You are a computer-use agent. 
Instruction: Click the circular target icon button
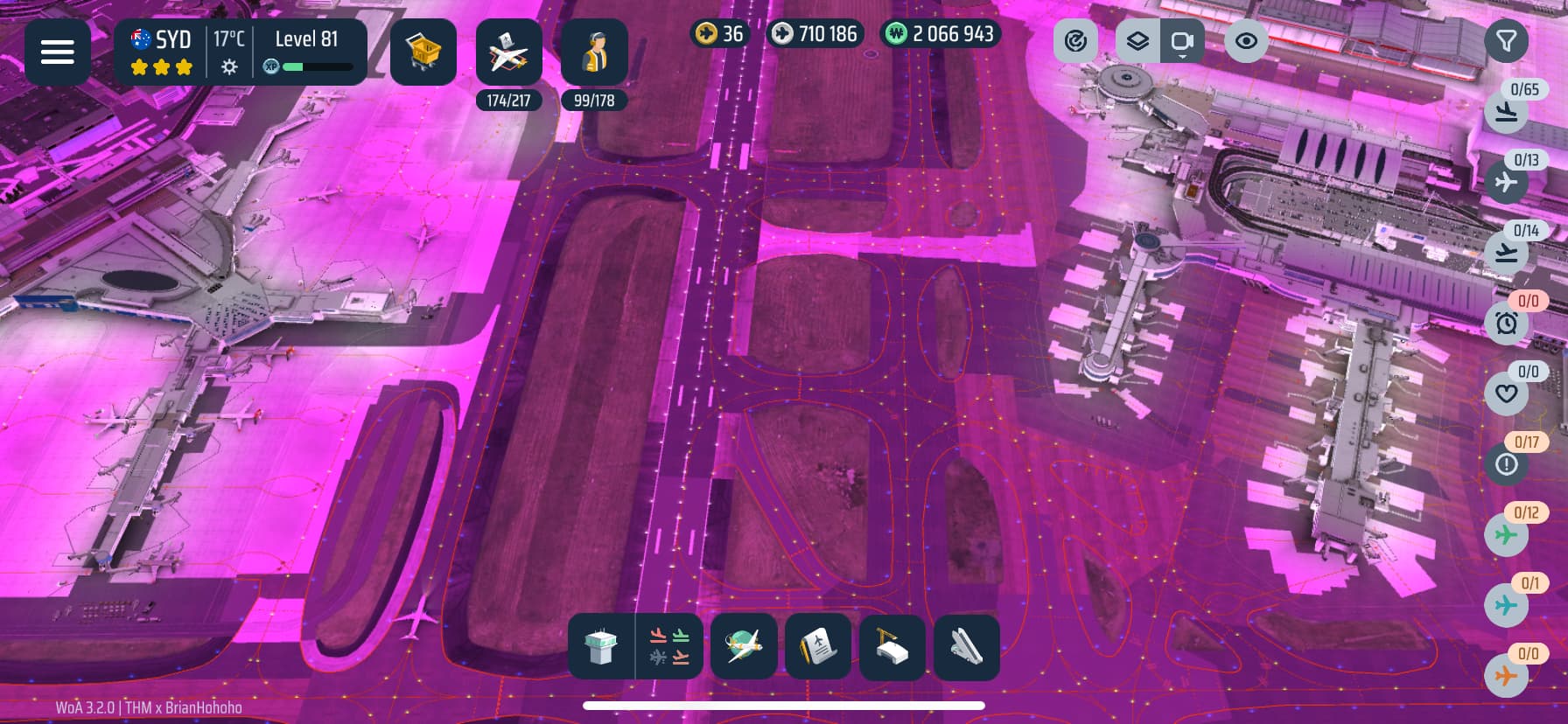(x=1075, y=41)
